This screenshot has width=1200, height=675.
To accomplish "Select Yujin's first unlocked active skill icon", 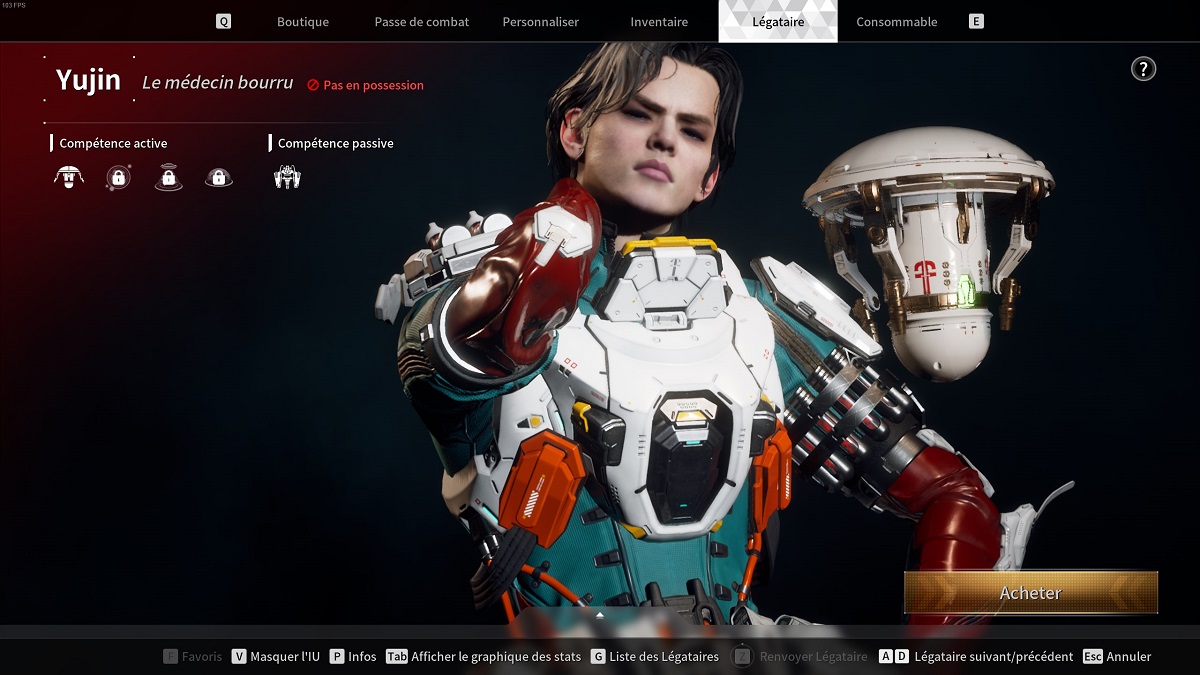I will 68,178.
